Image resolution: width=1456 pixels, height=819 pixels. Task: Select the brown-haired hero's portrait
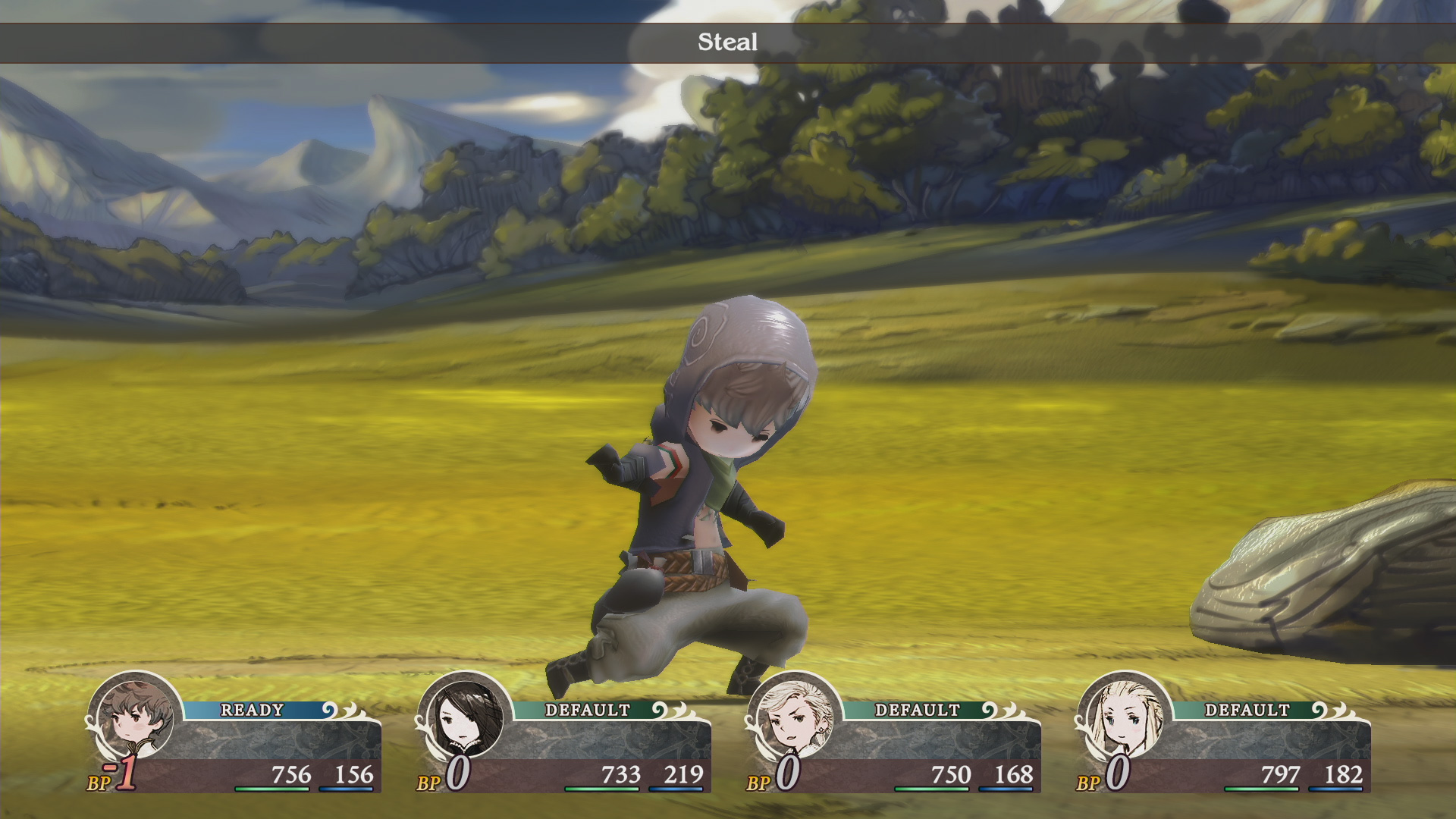pyautogui.click(x=136, y=717)
